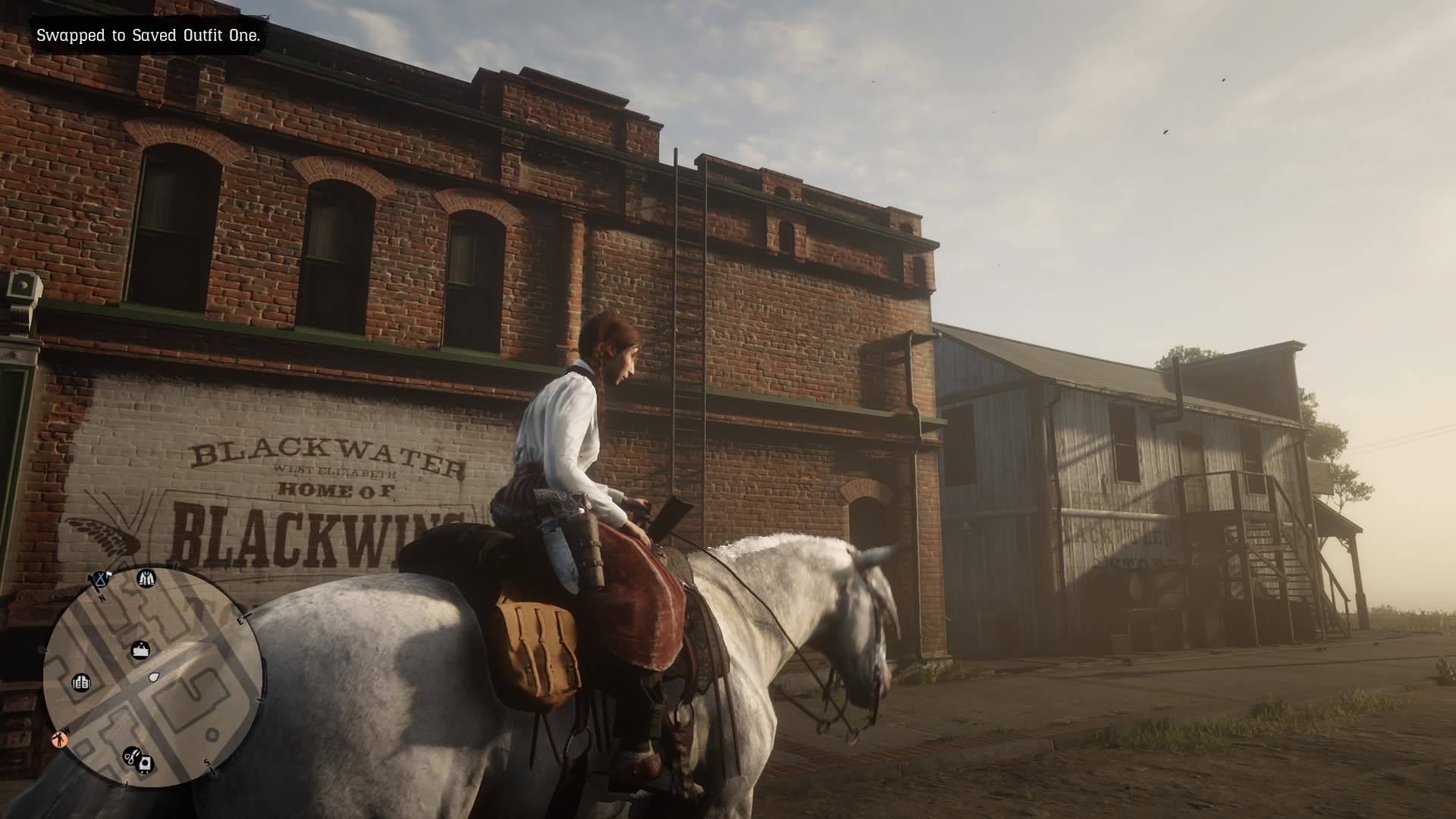This screenshot has width=1456, height=819.
Task: Choose the newspaper-style marker on minimap
Action: pos(80,682)
